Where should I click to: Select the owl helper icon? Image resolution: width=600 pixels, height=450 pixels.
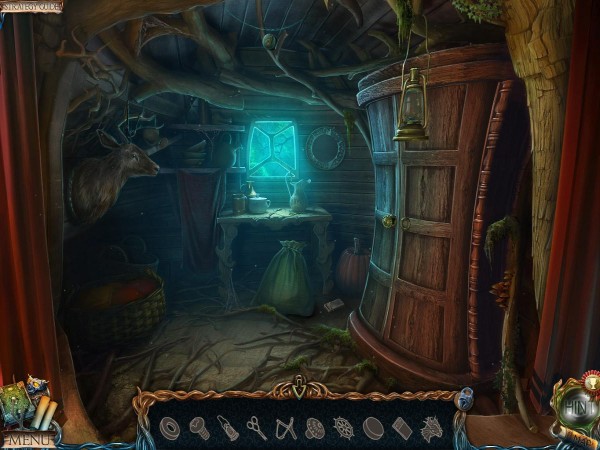(37, 385)
